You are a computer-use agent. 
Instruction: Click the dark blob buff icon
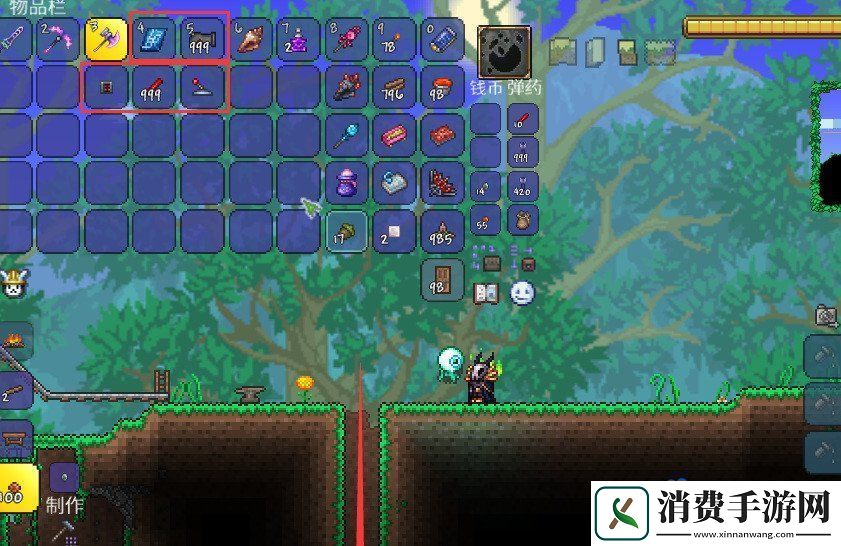point(504,49)
